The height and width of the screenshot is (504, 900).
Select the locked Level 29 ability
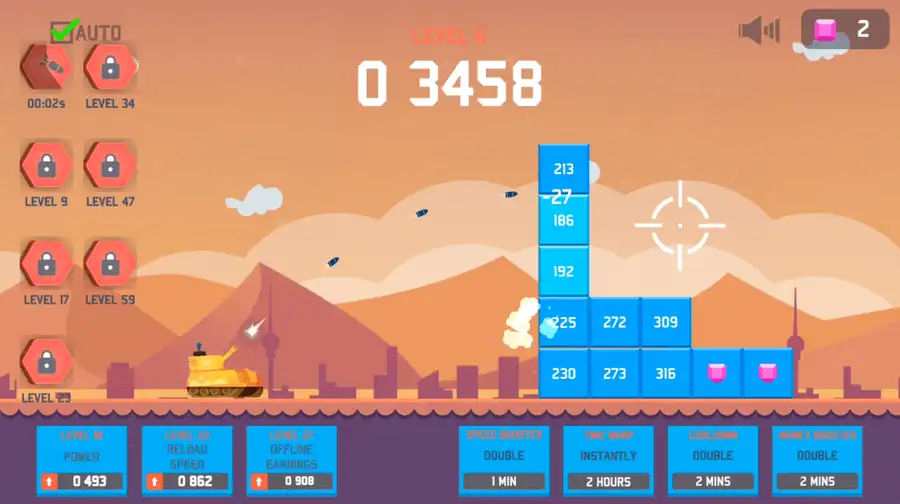(46, 362)
